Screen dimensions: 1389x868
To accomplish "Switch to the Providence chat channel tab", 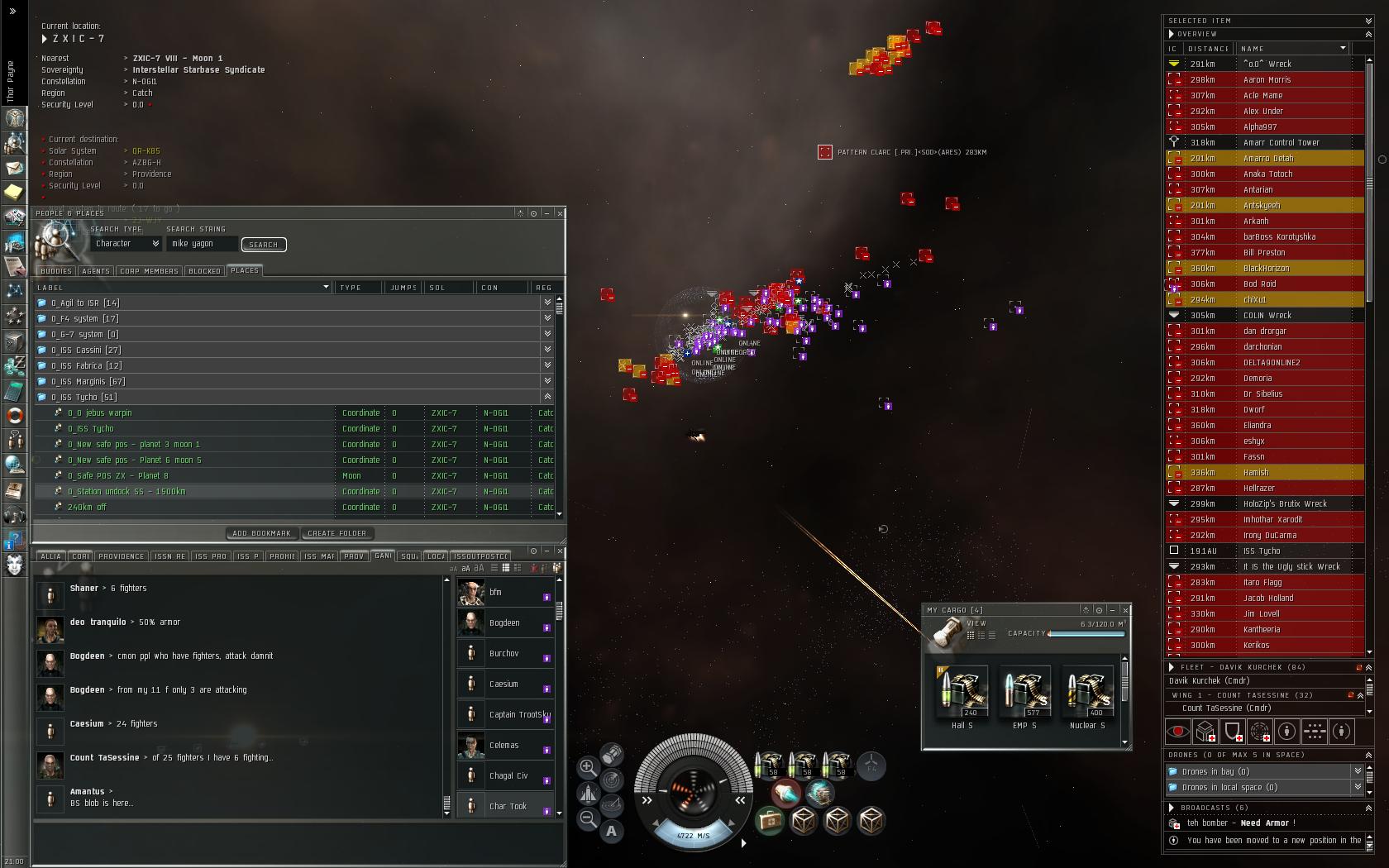I will pyautogui.click(x=121, y=556).
